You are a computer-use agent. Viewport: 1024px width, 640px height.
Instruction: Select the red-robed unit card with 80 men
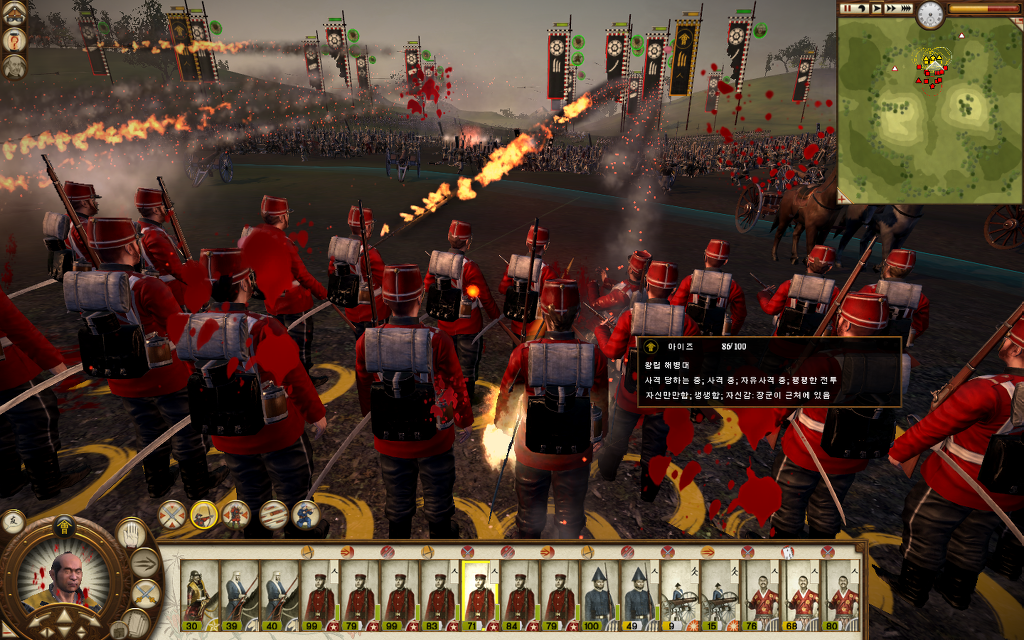pos(843,591)
